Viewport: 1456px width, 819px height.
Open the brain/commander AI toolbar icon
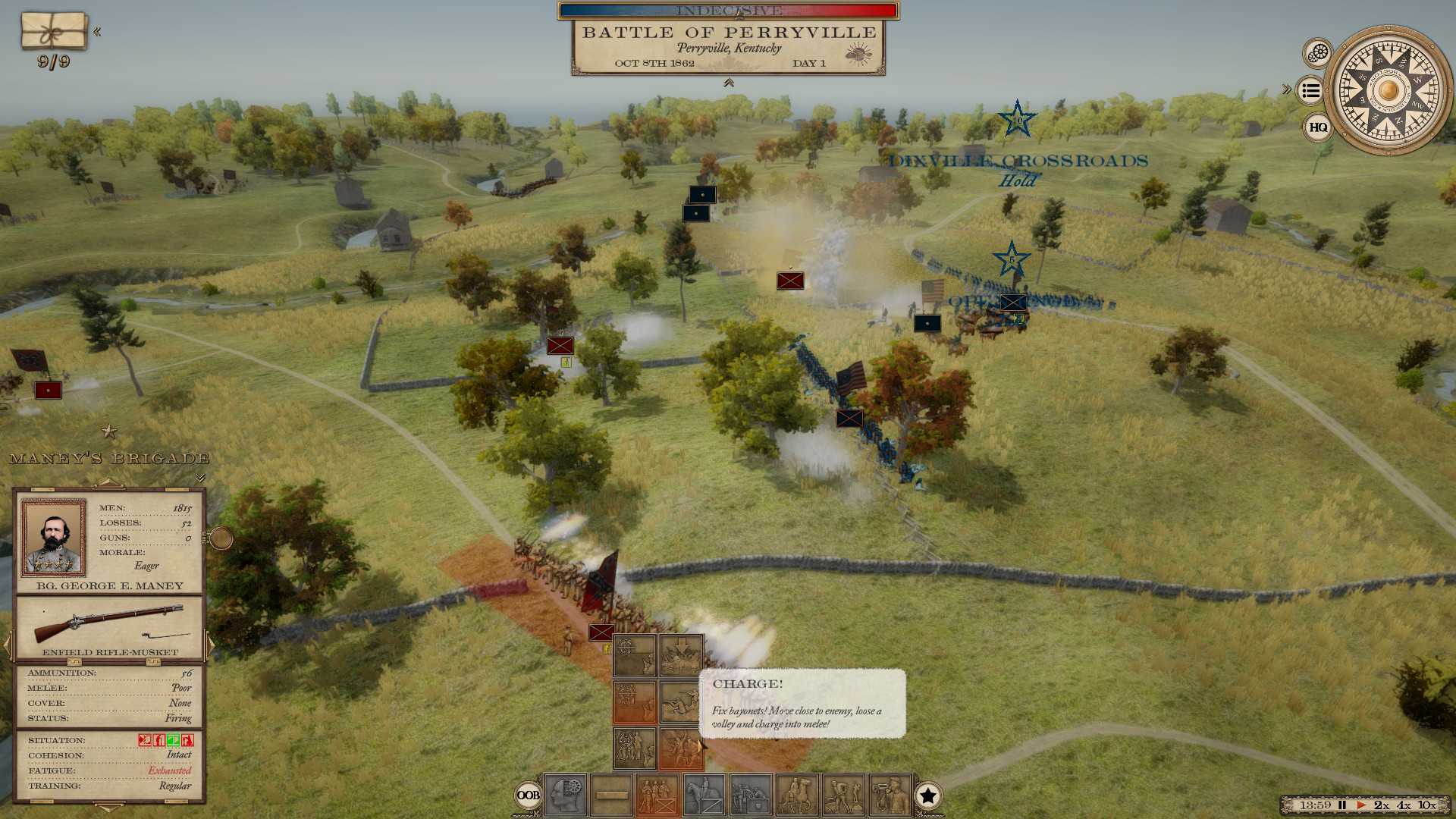pos(565,796)
